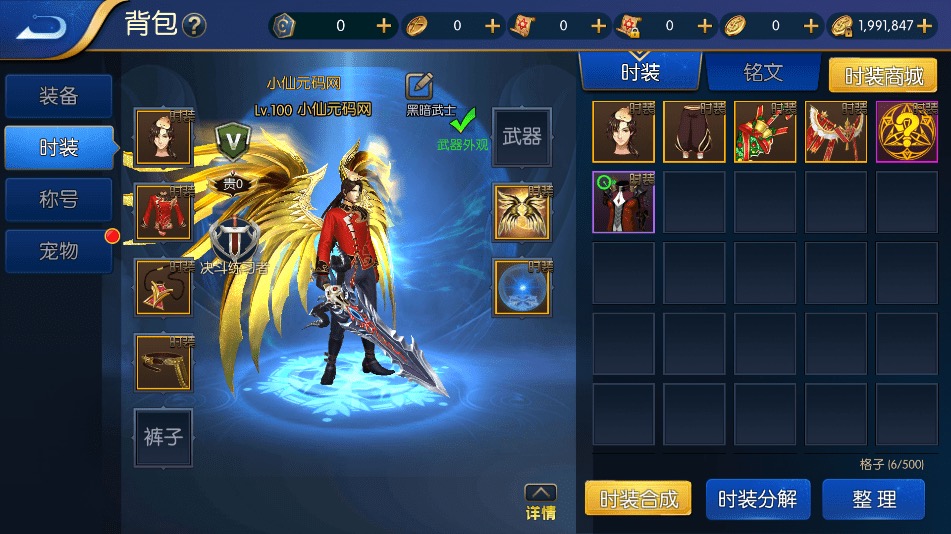The width and height of the screenshot is (951, 534).
Task: Open the 宠物 pet tab
Action: [x=58, y=251]
